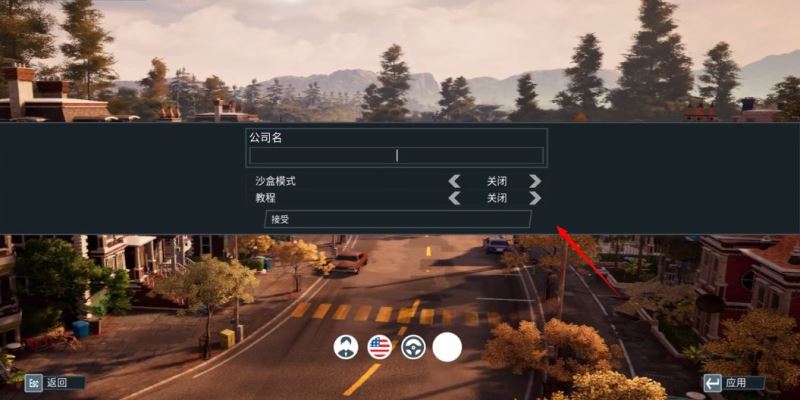
Task: Choose the steering wheel icon
Action: [x=413, y=347]
